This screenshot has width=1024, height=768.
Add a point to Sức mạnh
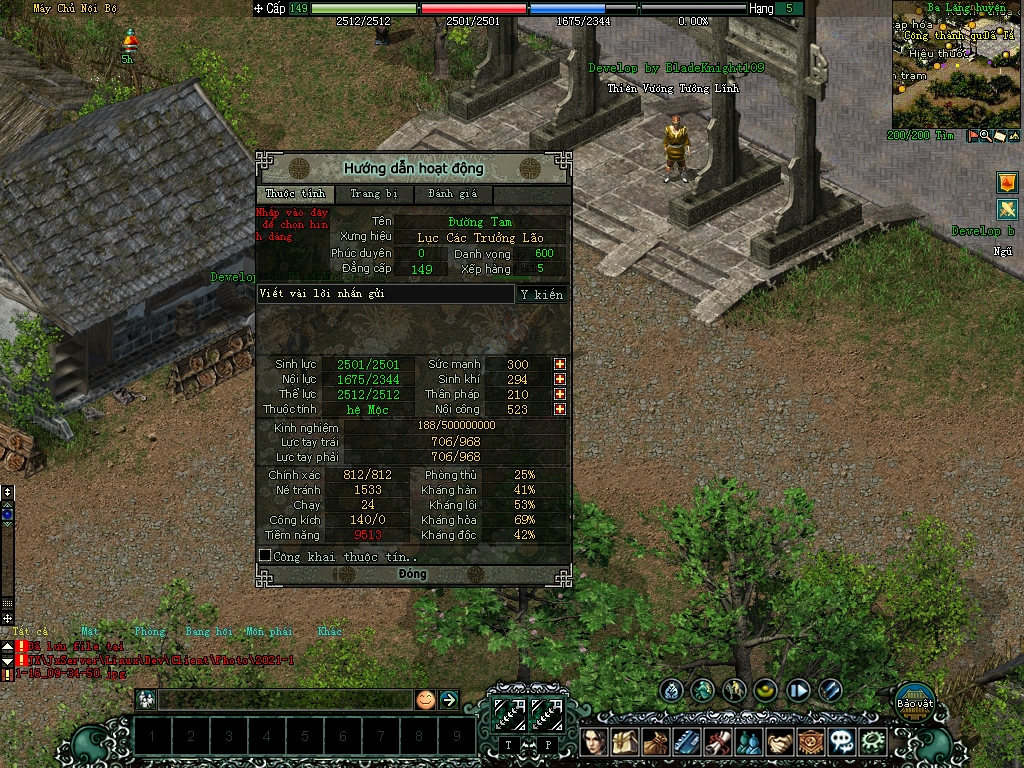click(x=560, y=364)
